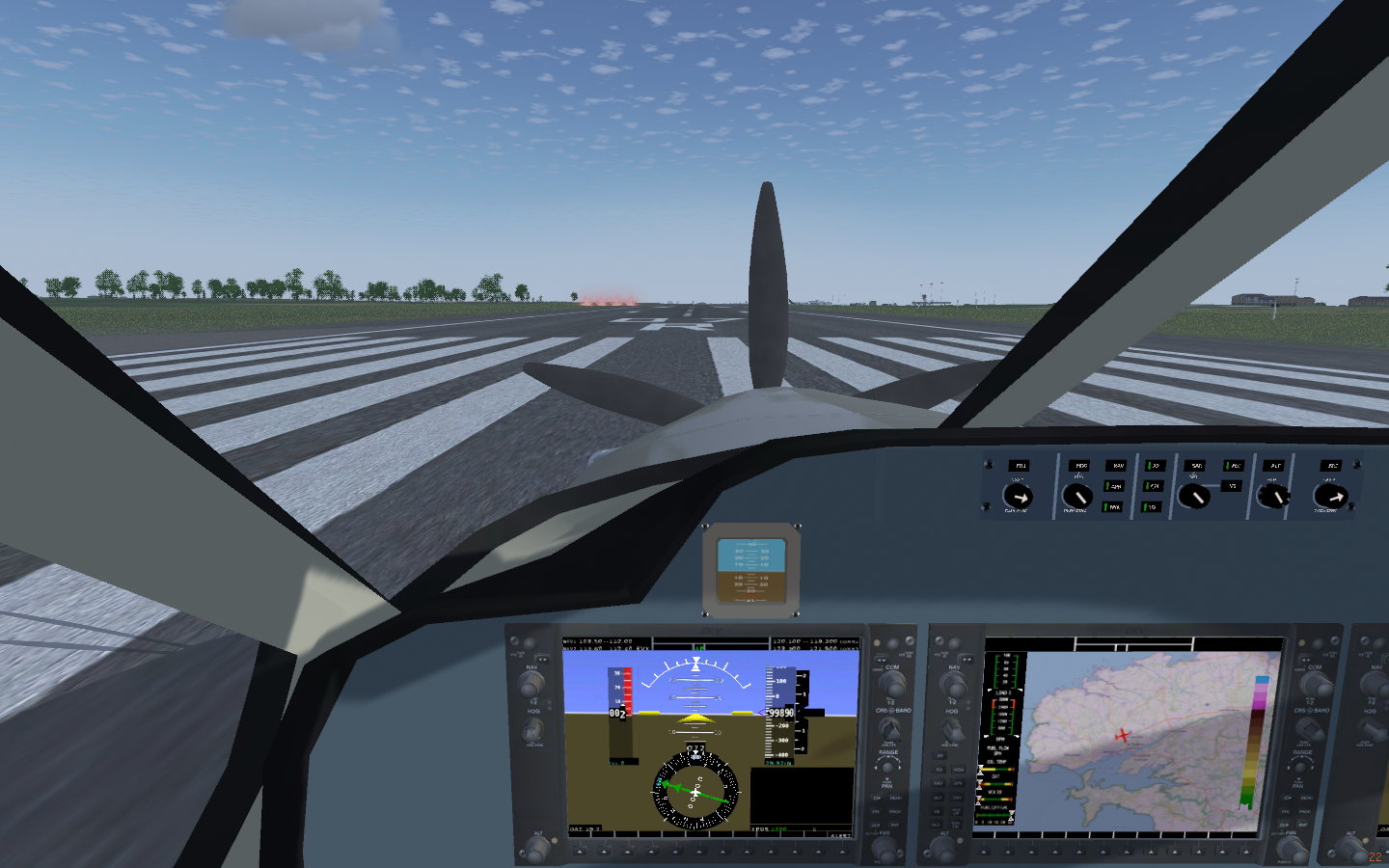Engage the AP button on the glareshield autopilot panel

1155,466
